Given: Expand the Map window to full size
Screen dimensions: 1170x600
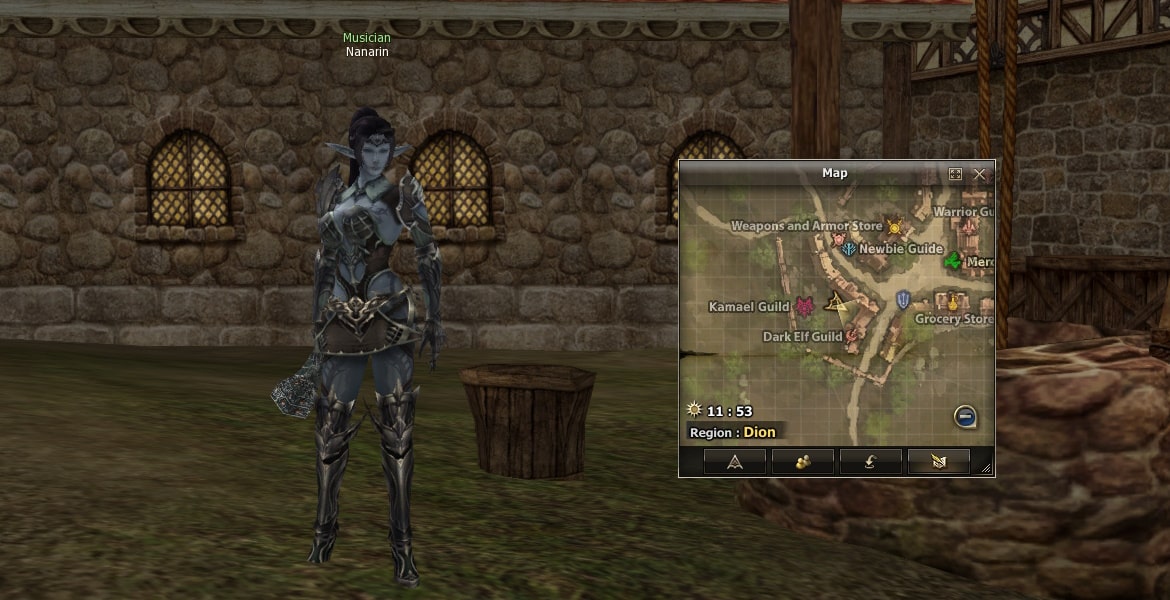Looking at the screenshot, I should (x=955, y=174).
